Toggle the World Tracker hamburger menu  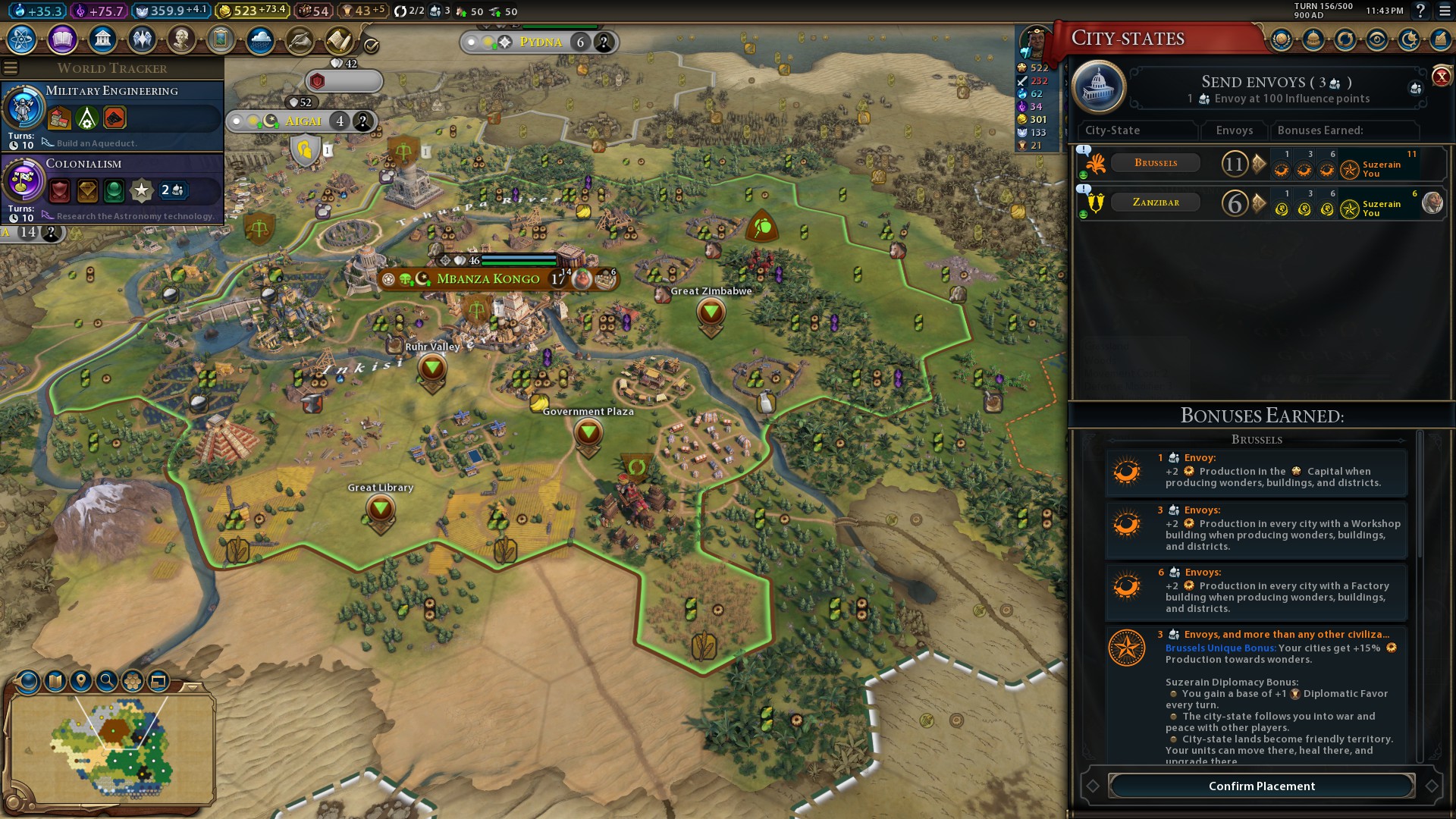[x=11, y=68]
